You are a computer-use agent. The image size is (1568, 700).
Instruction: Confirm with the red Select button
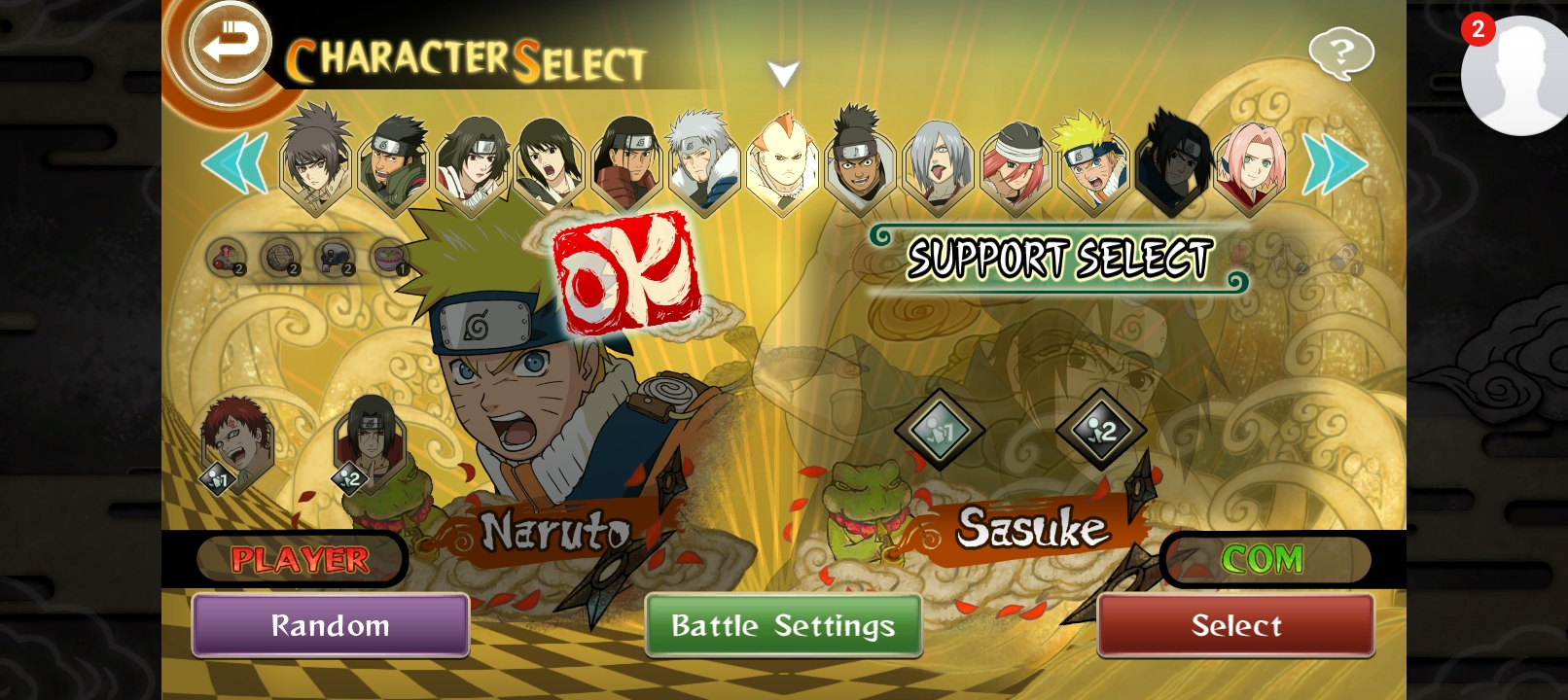1235,625
